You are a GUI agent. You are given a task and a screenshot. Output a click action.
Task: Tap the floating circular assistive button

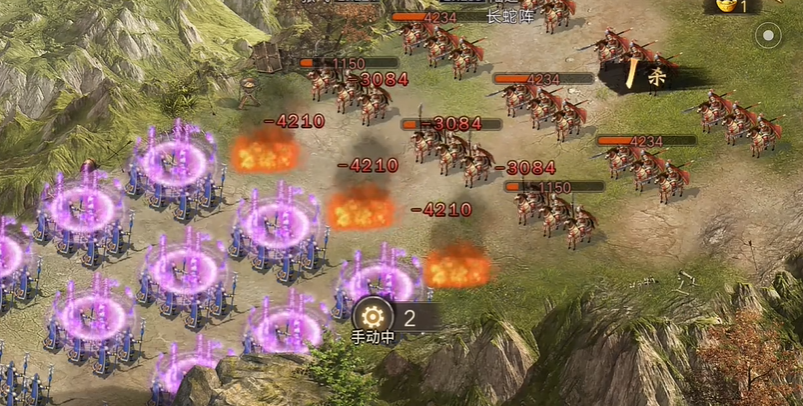point(767,36)
